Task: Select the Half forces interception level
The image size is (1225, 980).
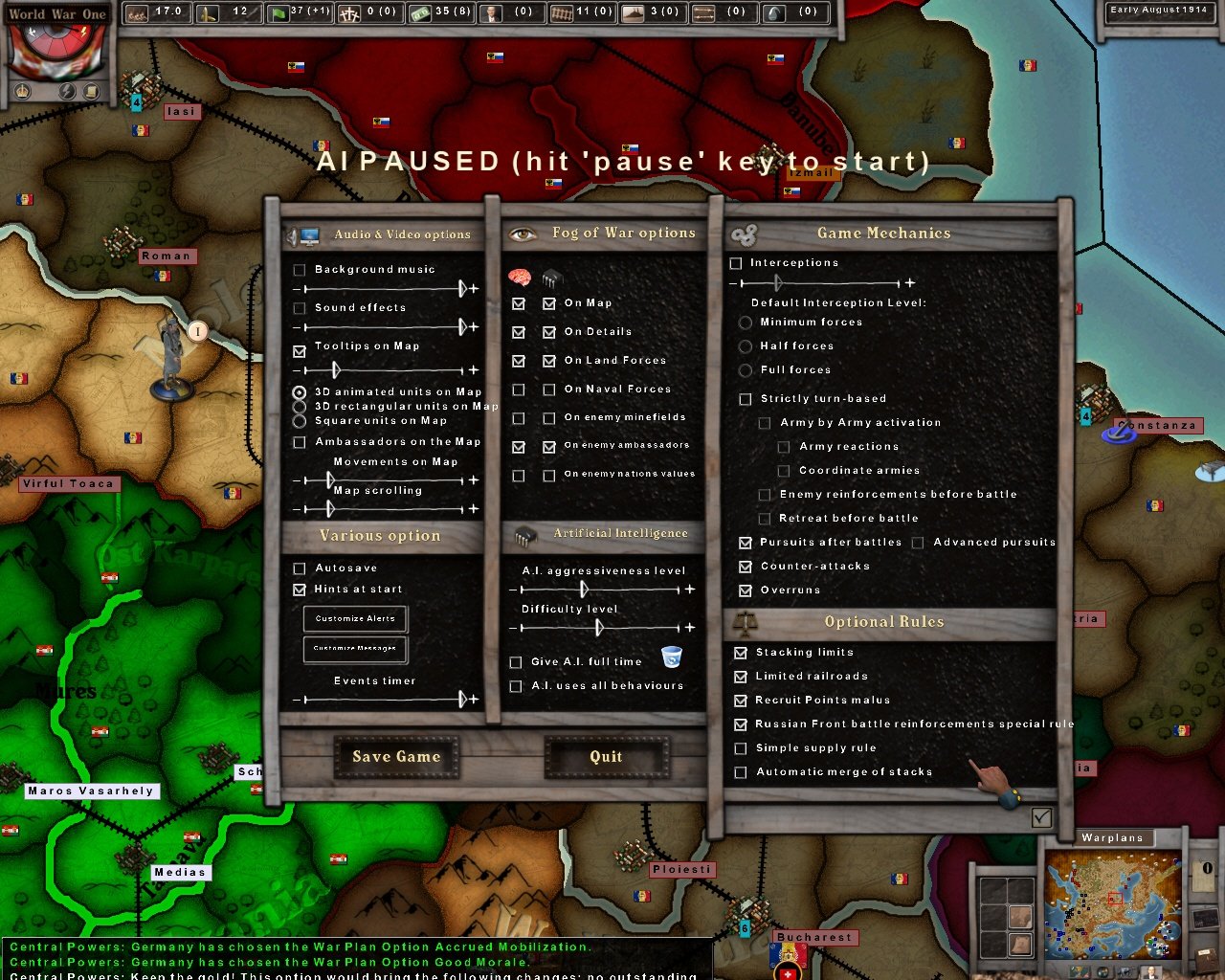Action: (746, 346)
